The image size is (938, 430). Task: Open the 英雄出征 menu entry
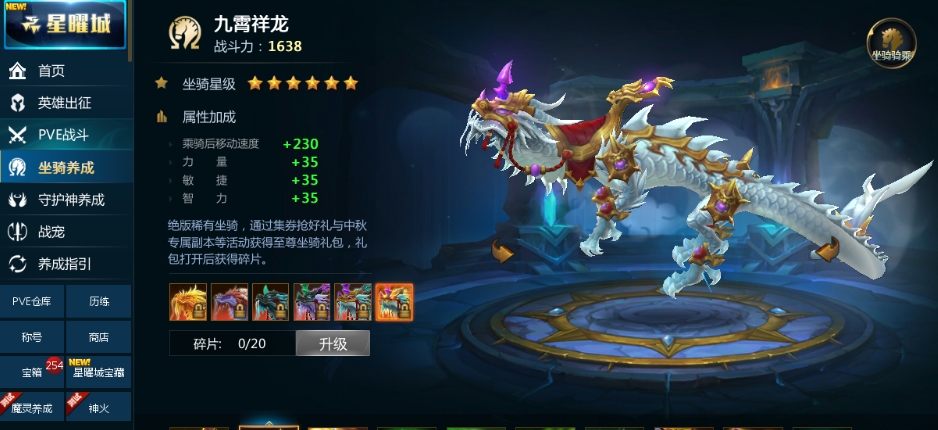tap(65, 103)
